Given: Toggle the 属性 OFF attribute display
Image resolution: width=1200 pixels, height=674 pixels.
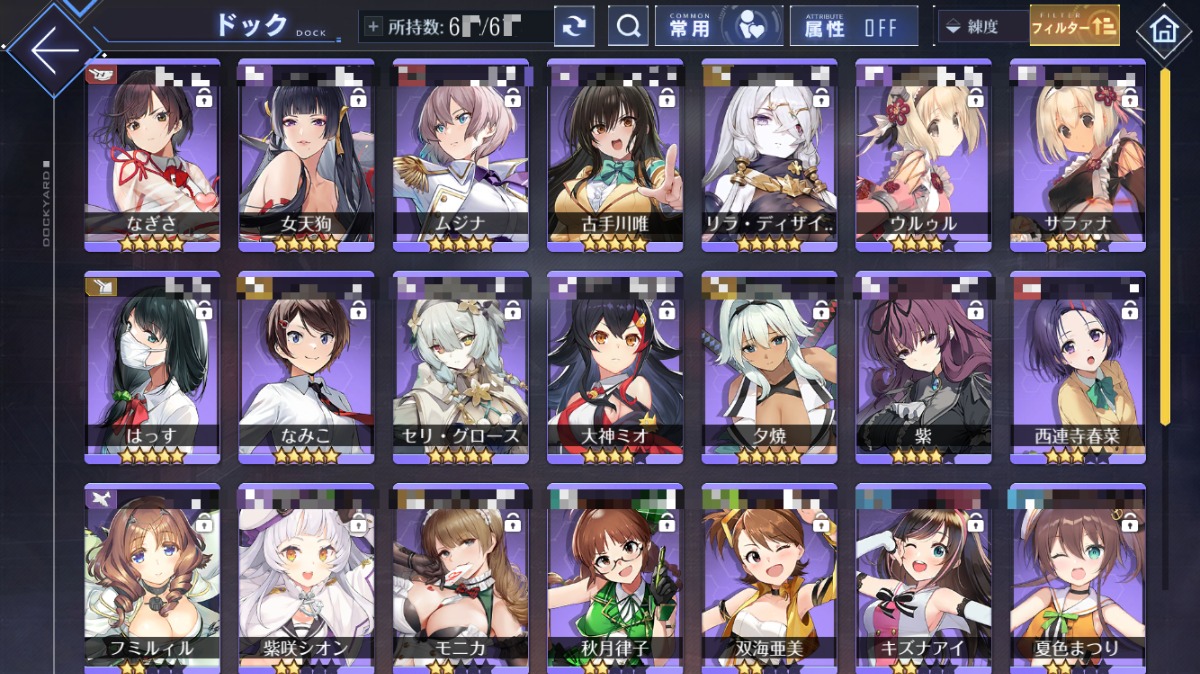Looking at the screenshot, I should click(x=853, y=27).
